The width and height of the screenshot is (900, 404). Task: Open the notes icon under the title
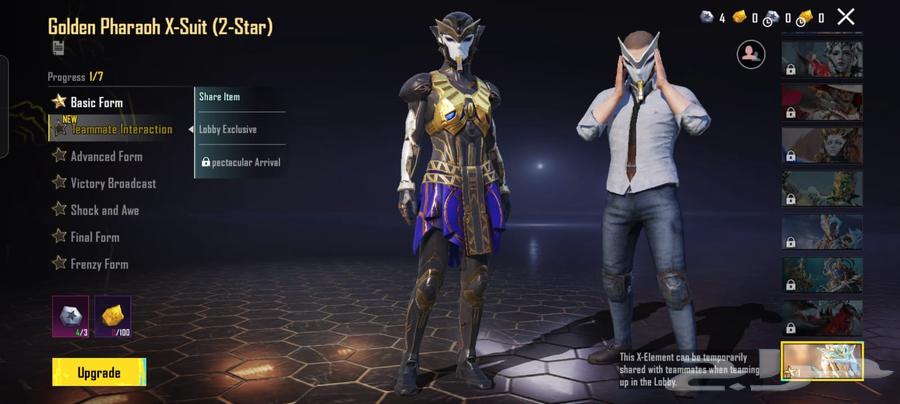click(58, 48)
